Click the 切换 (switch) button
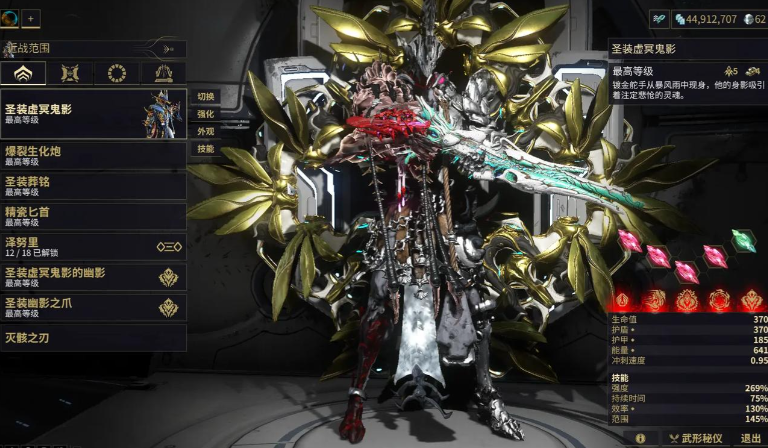The width and height of the screenshot is (768, 448). 205,96
